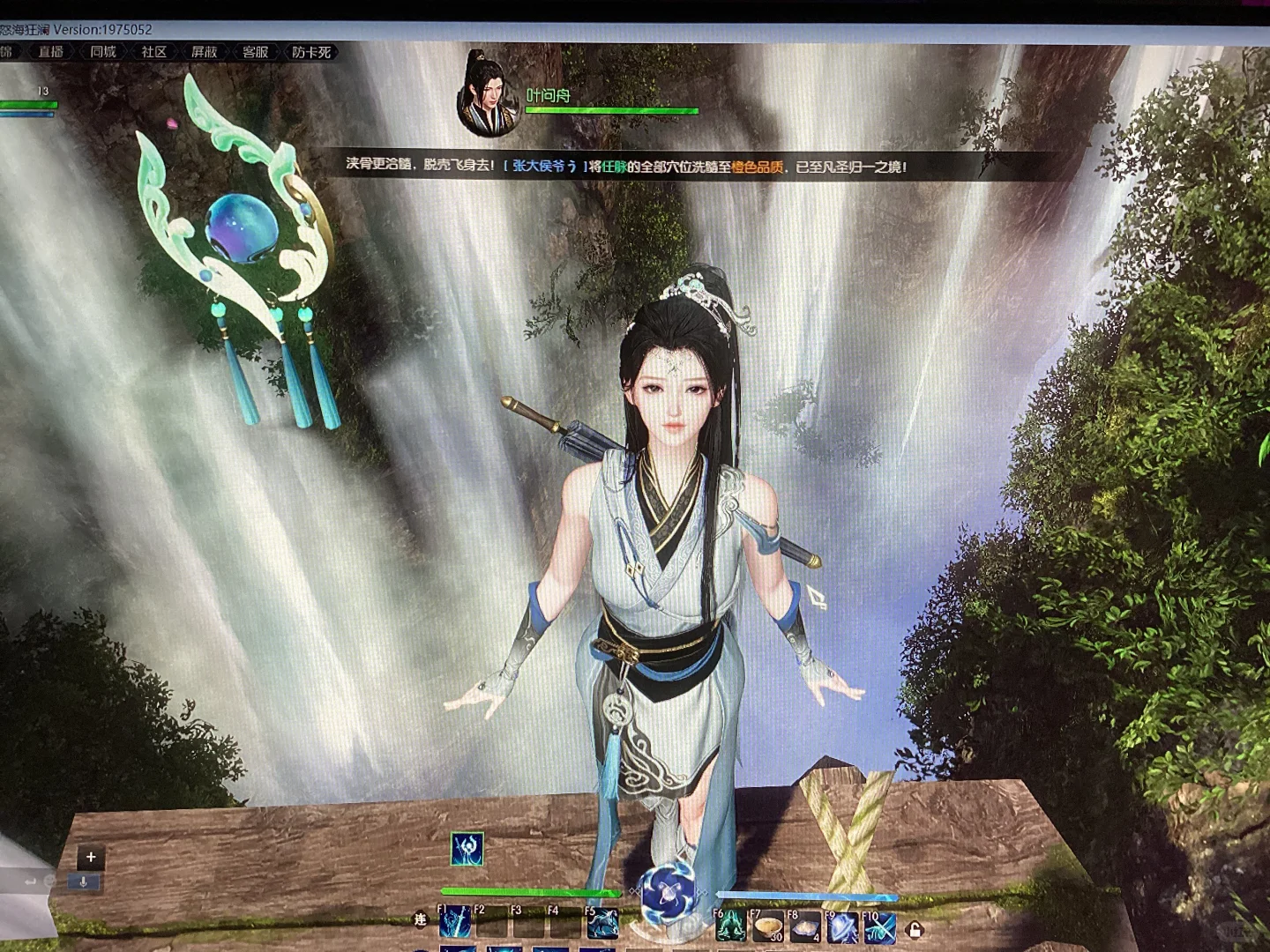
Task: Toggle the microphone voice button
Action: [x=84, y=881]
